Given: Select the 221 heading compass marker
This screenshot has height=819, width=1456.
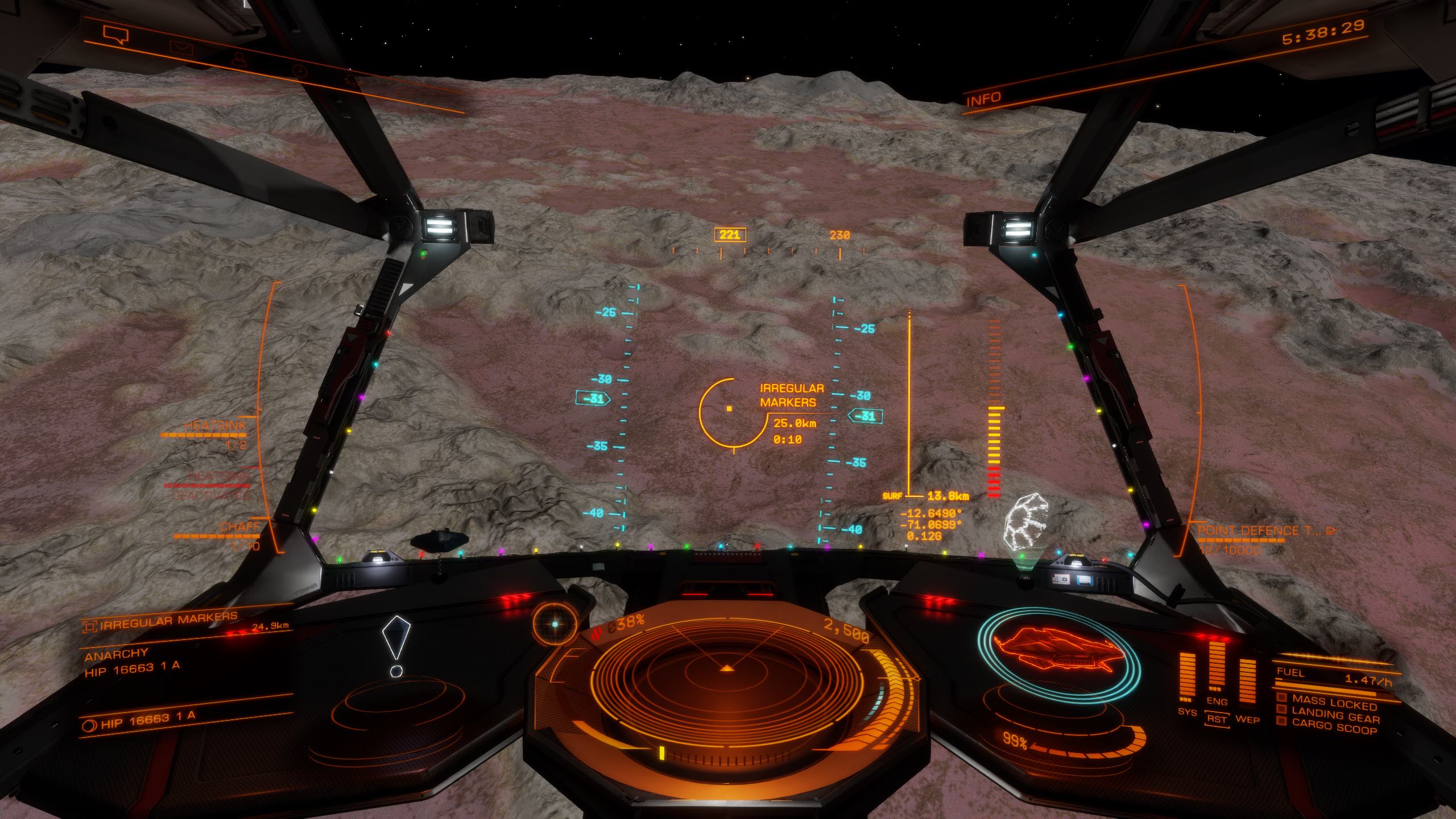Looking at the screenshot, I should tap(730, 235).
